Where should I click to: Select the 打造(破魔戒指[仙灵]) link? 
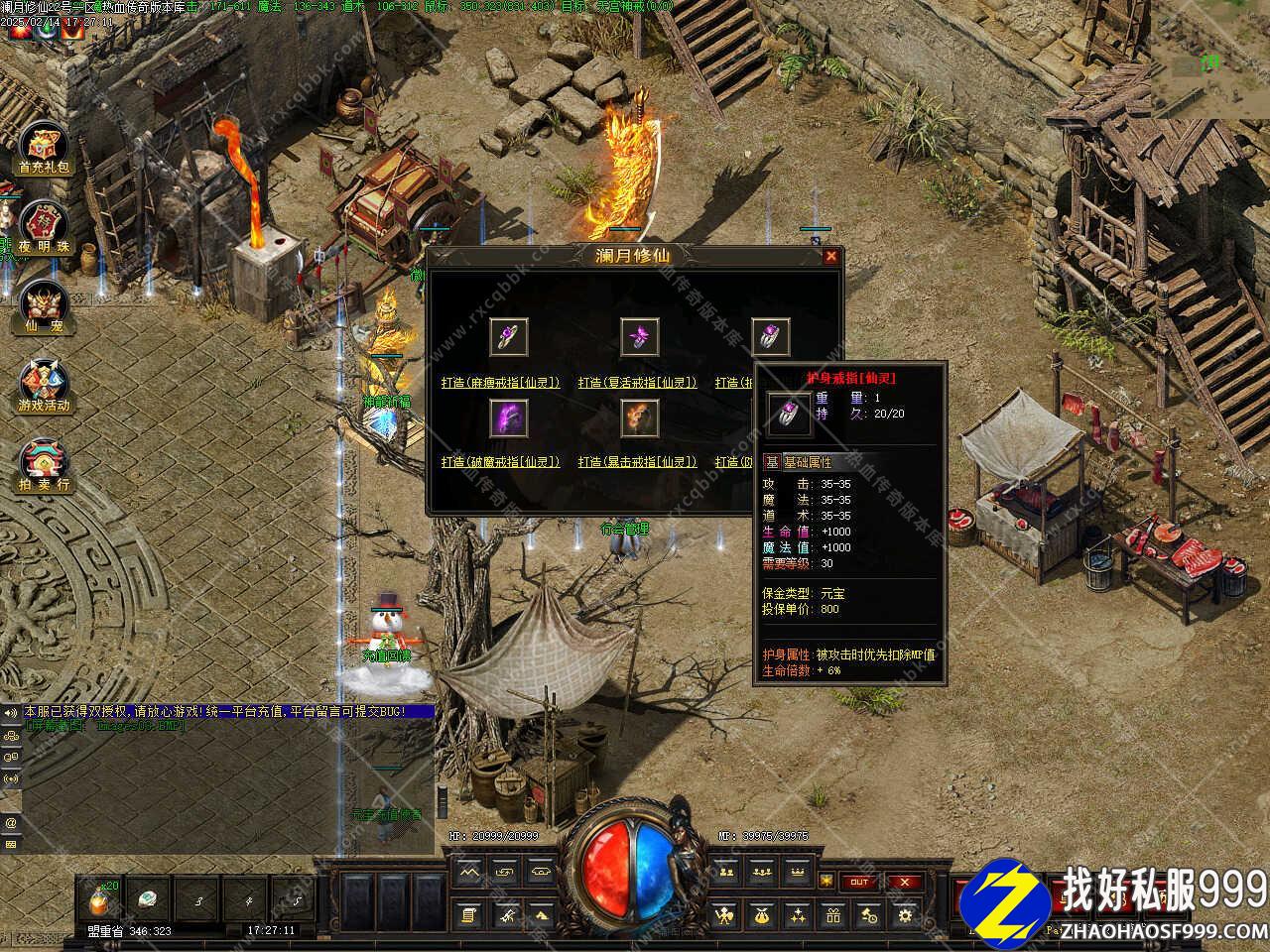(x=501, y=461)
